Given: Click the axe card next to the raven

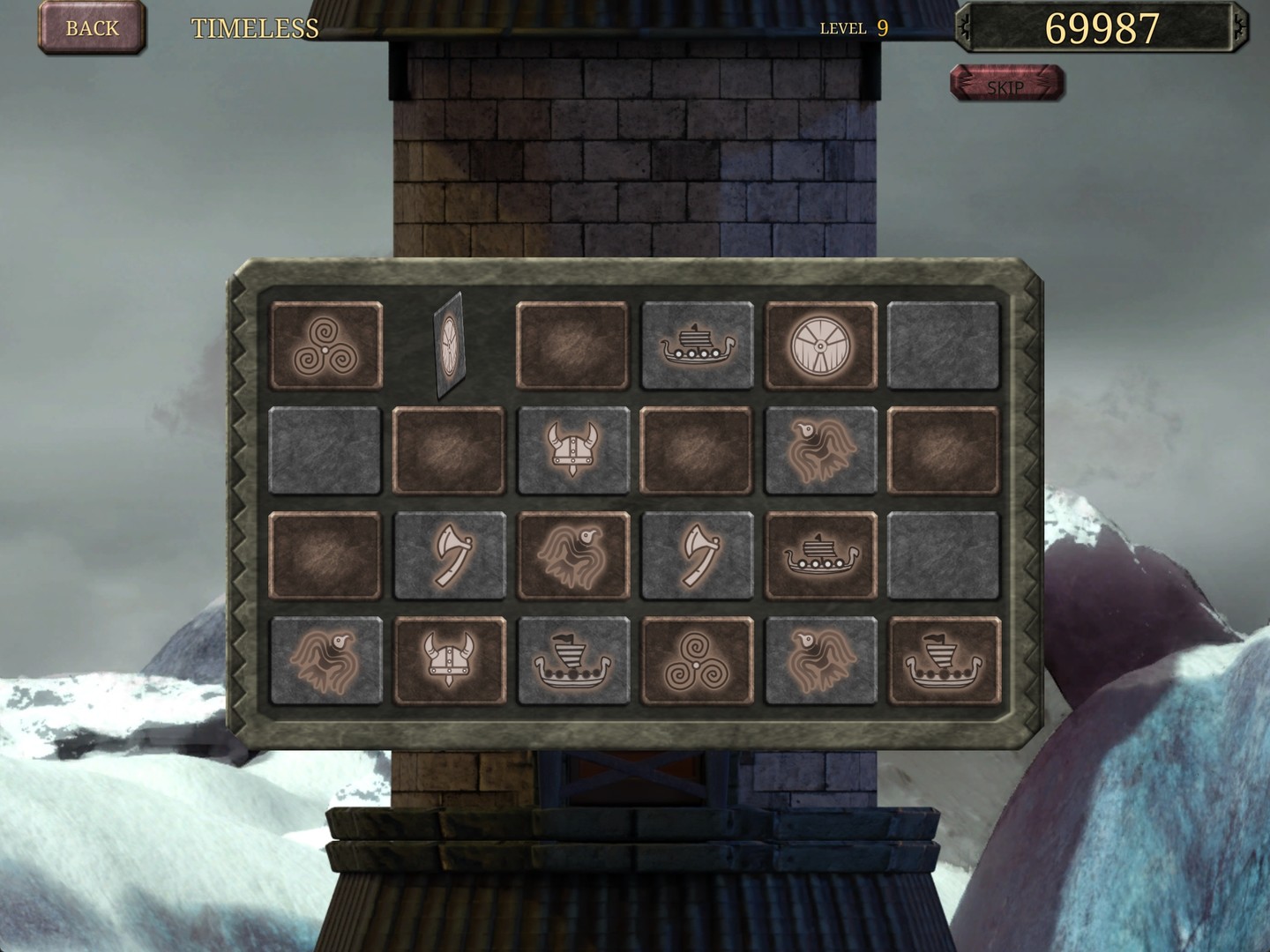Looking at the screenshot, I should tap(450, 554).
